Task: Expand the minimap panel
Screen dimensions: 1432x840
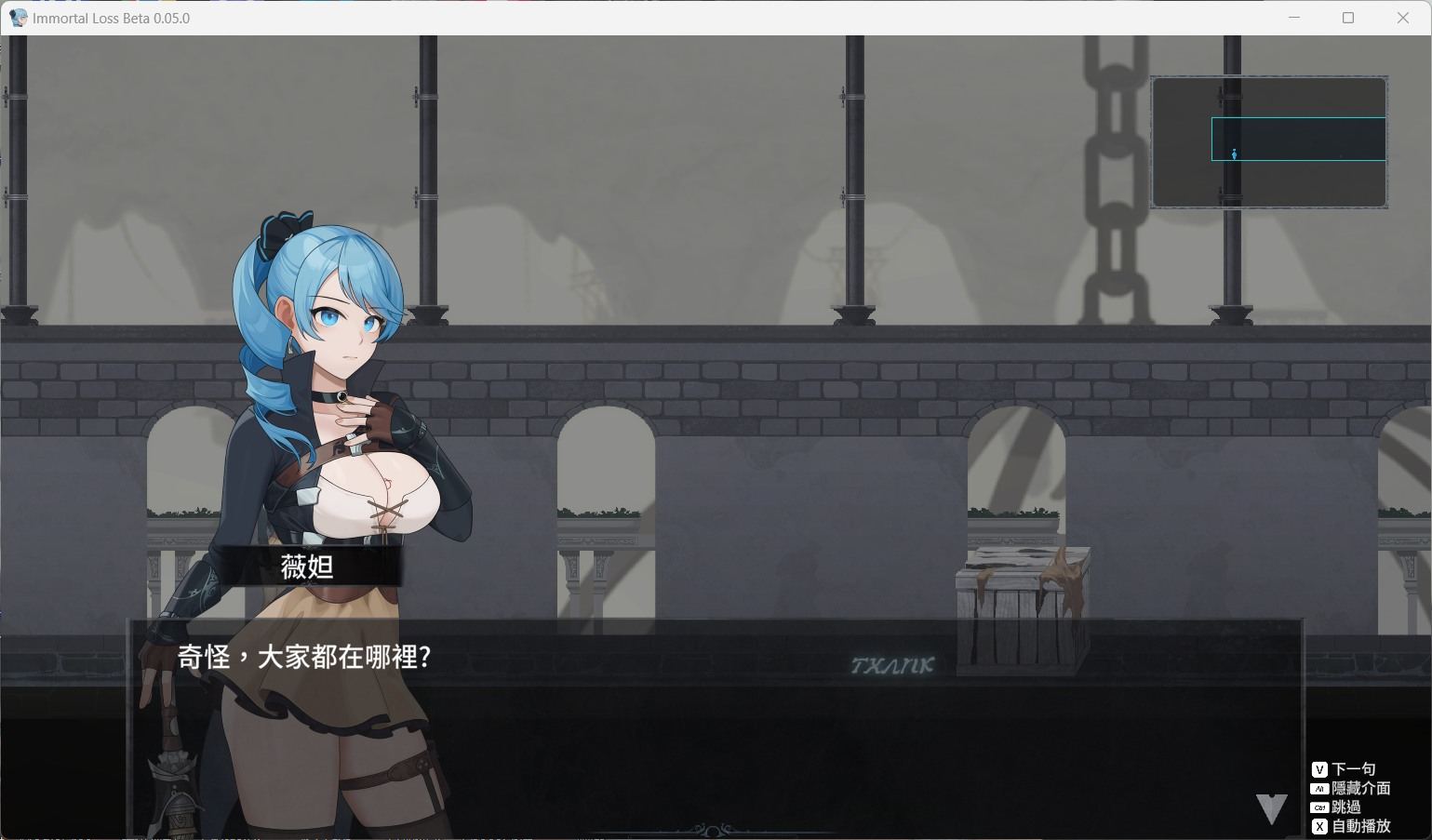Action: 1268,141
